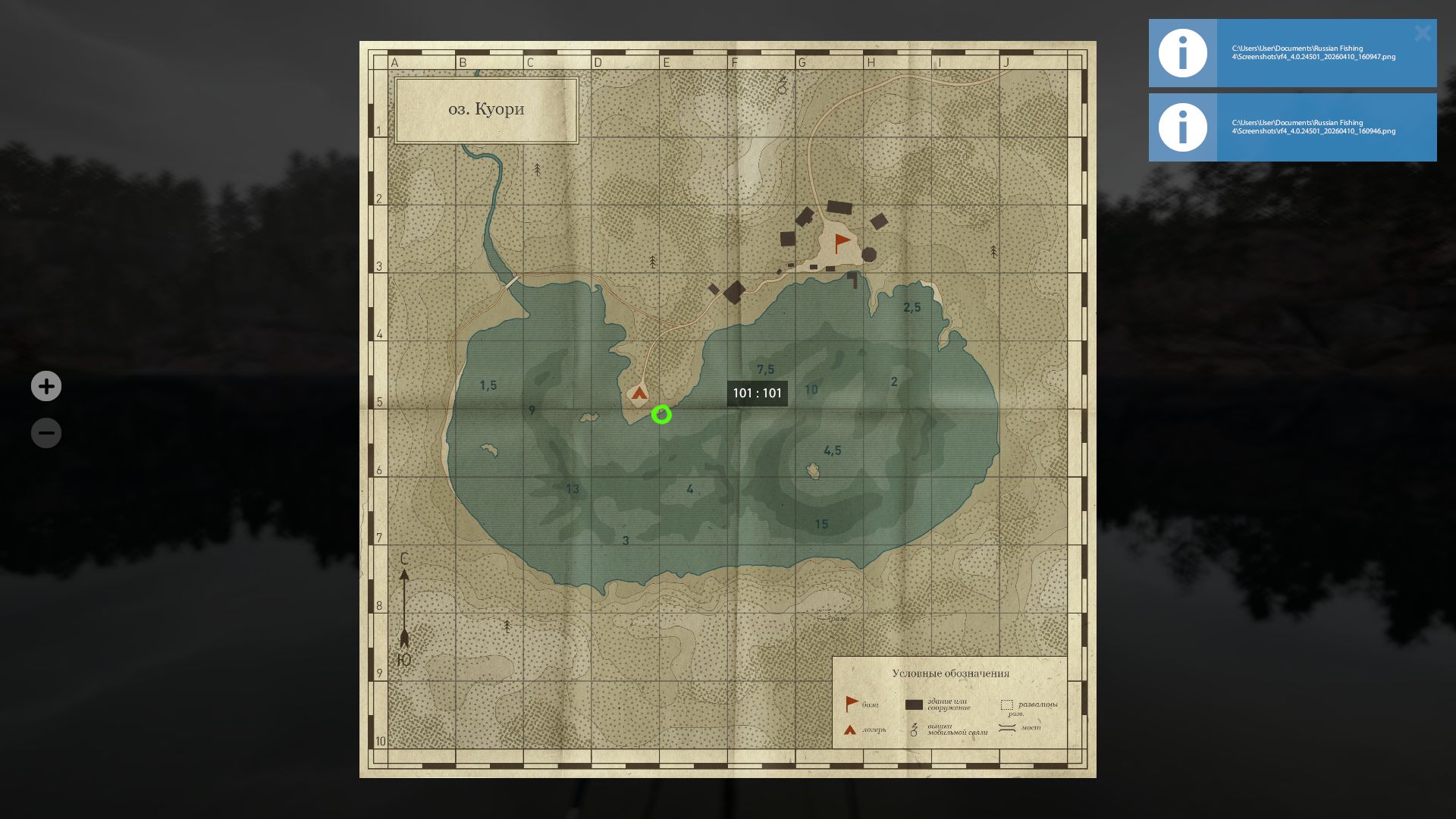Open the 160946.png screenshot notification
The image size is (1456, 819).
(1319, 127)
